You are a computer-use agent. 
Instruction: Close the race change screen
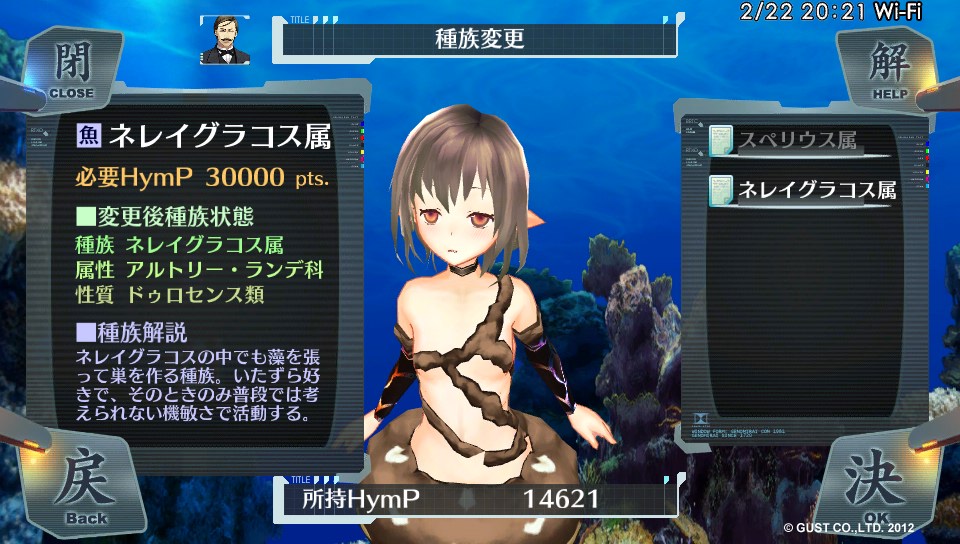(x=70, y=70)
